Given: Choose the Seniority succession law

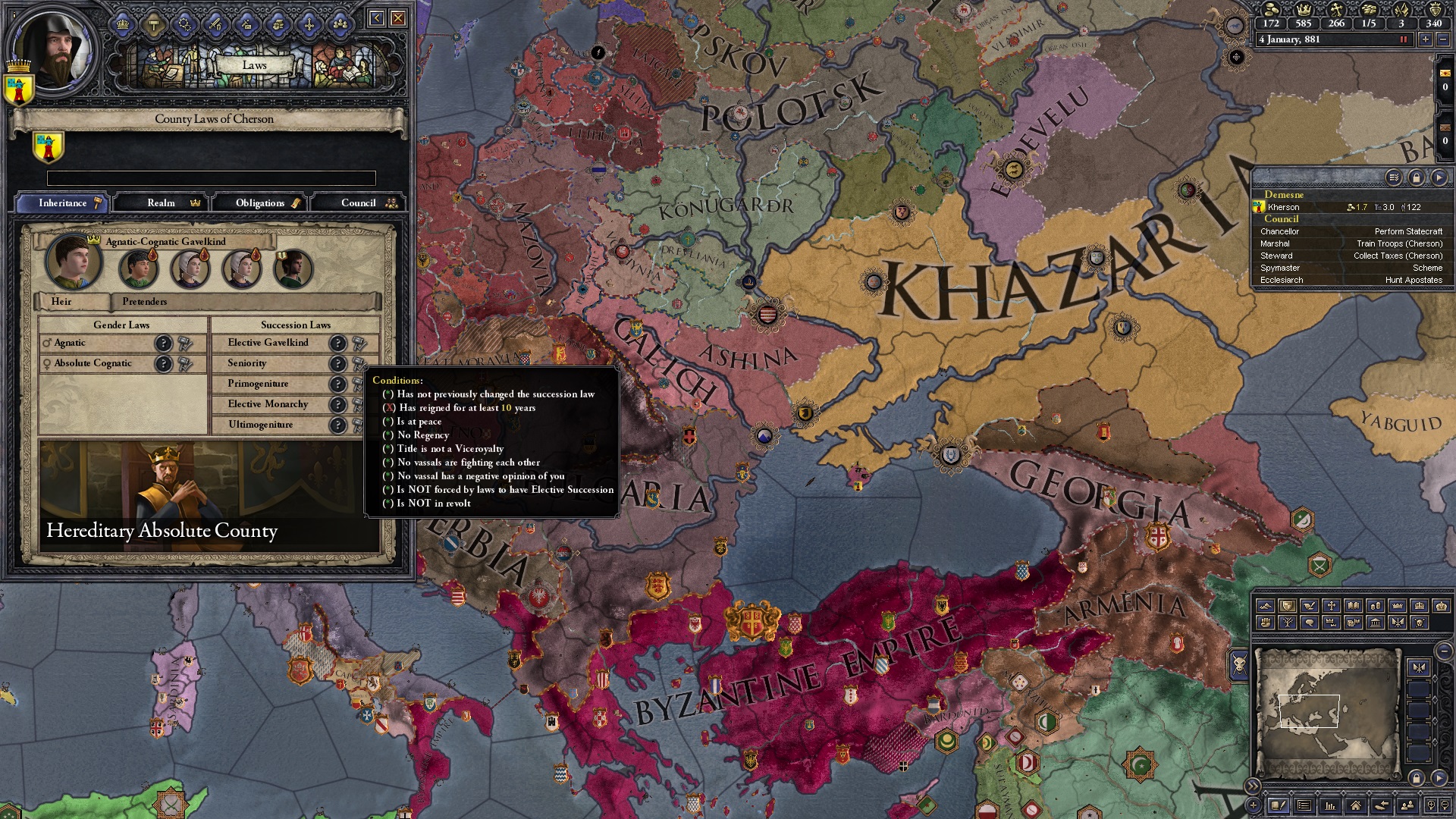Looking at the screenshot, I should pos(247,363).
